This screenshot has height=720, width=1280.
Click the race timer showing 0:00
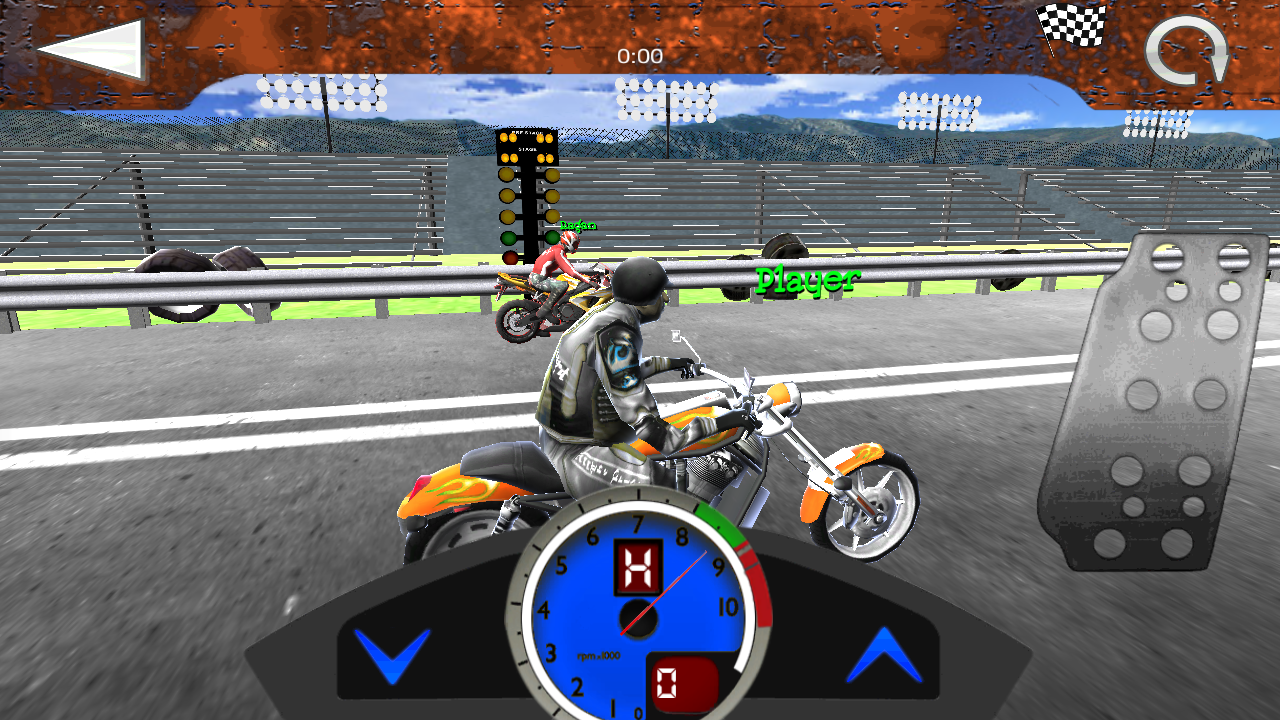pyautogui.click(x=640, y=56)
